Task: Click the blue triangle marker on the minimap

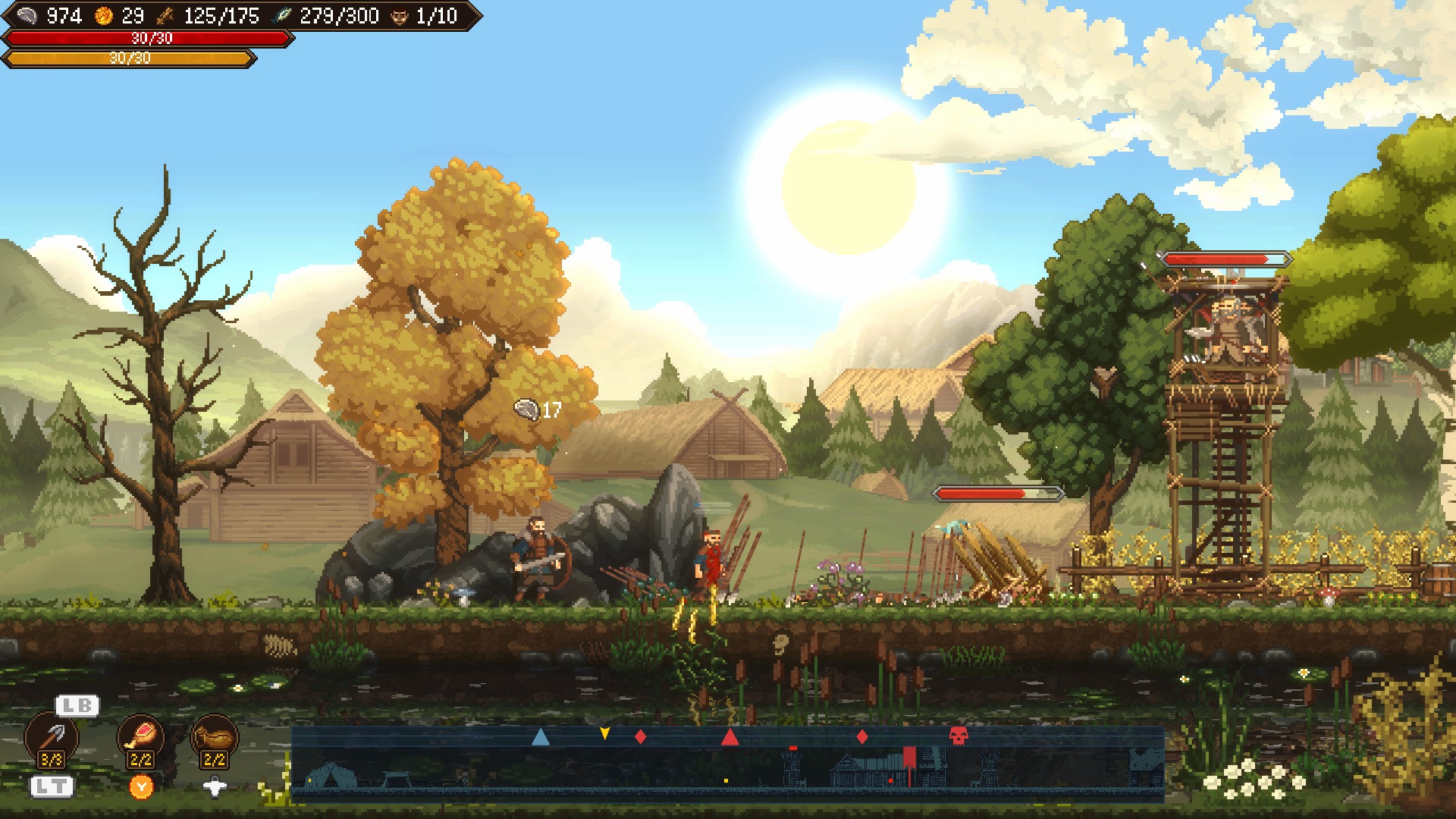Action: click(540, 736)
